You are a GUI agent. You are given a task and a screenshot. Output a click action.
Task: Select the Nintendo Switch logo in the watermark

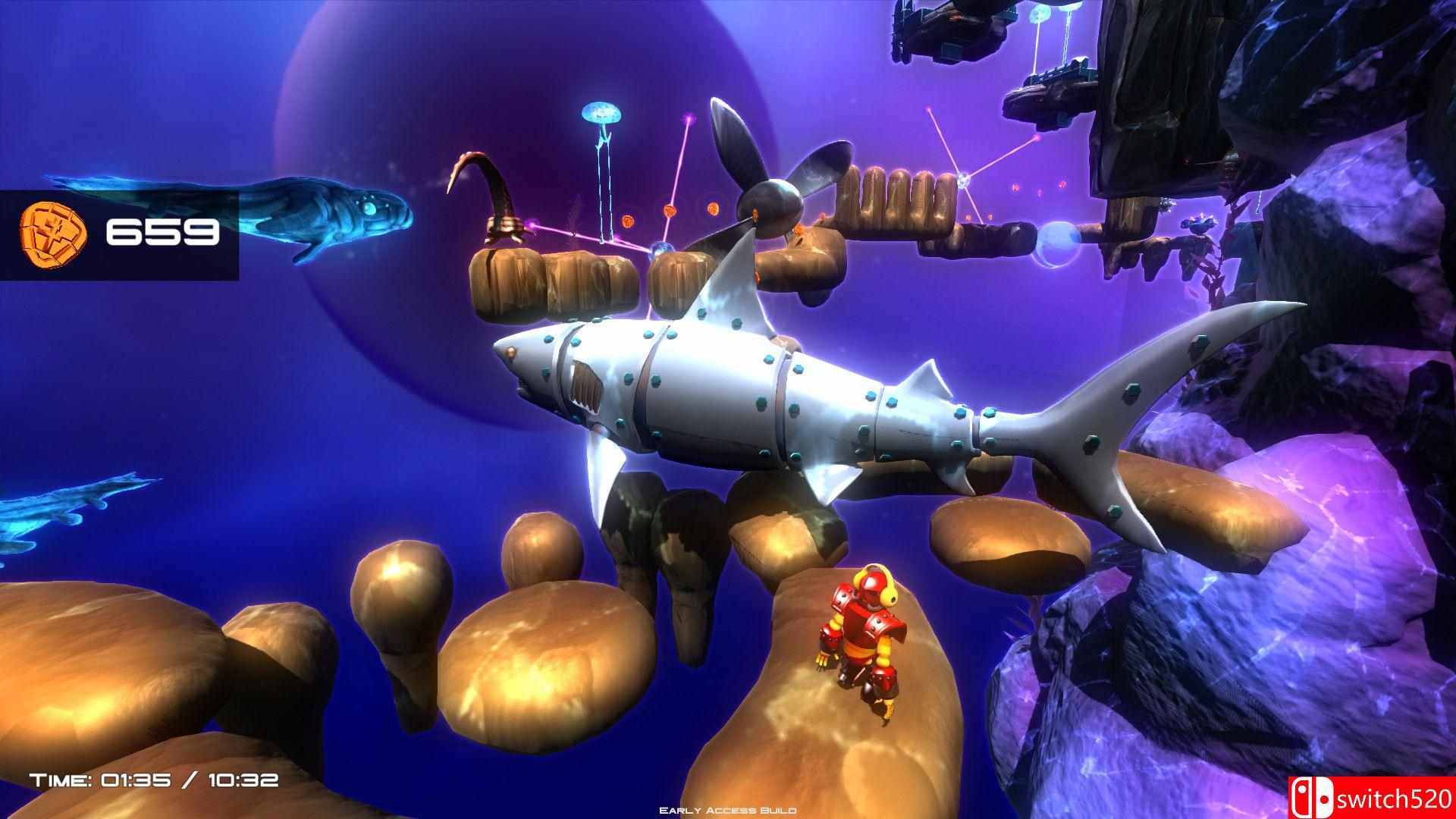tap(1312, 798)
